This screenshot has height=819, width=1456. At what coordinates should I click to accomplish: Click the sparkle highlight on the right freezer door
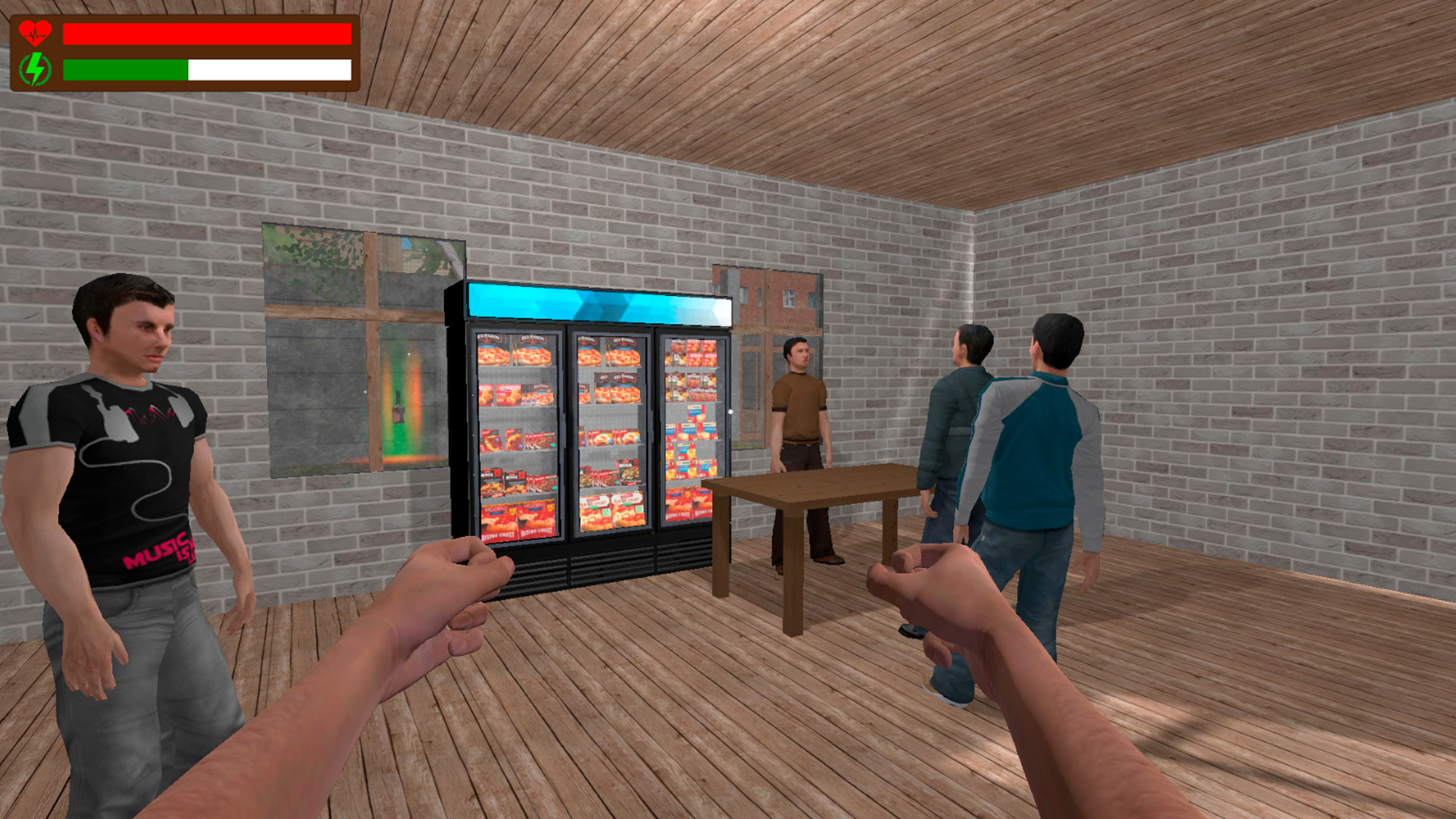click(729, 412)
